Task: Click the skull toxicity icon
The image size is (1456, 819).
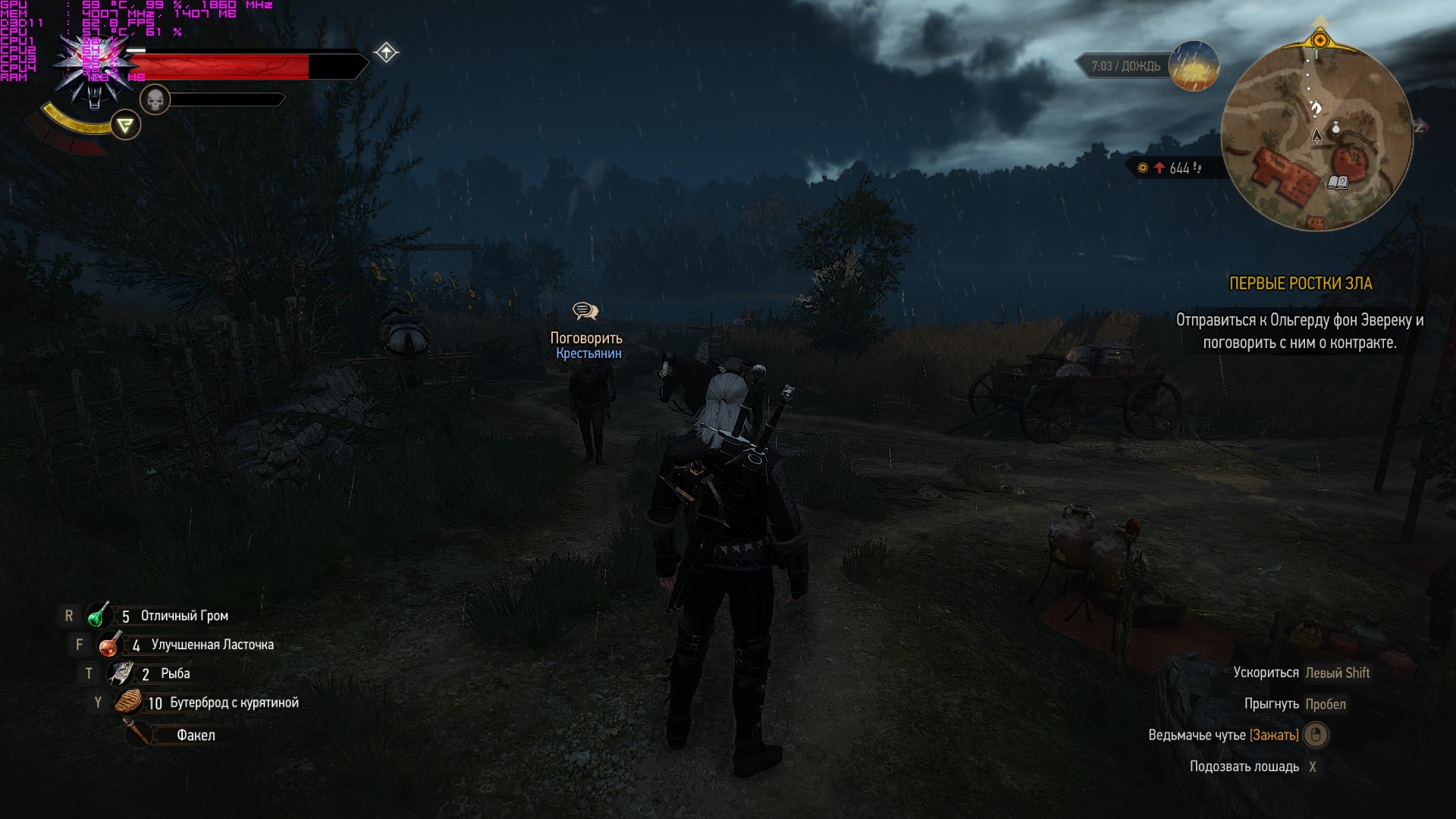Action: pos(155,99)
